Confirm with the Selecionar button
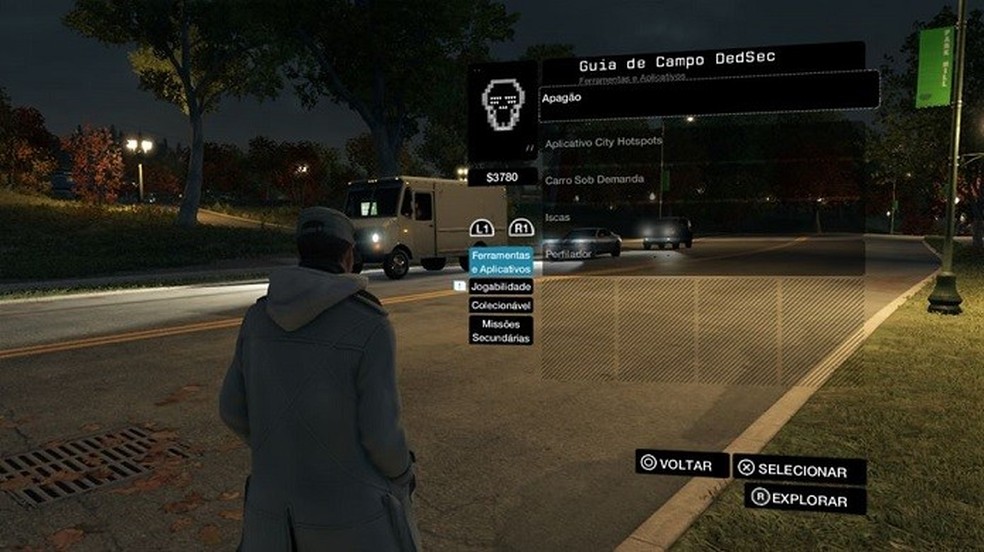Screen dimensions: 984x552 (x=799, y=470)
